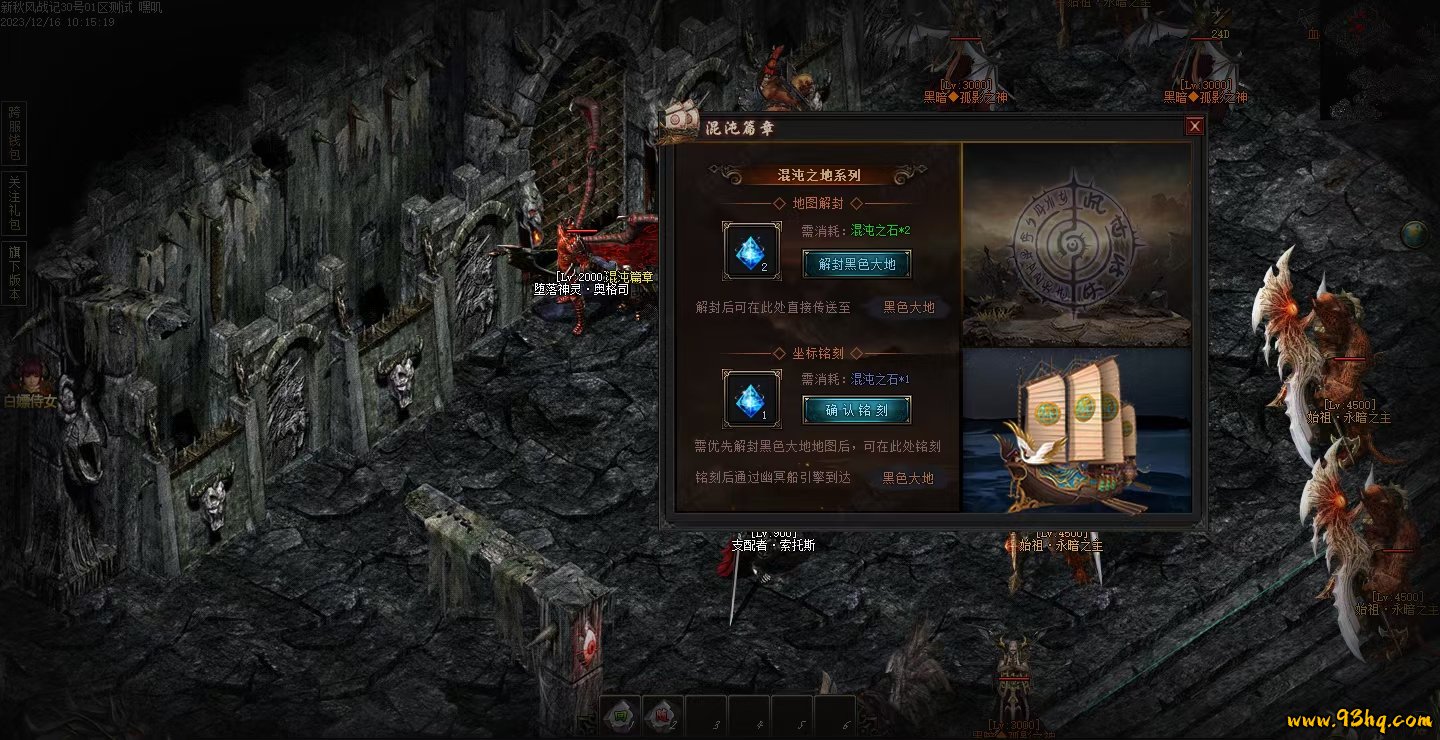Use the green 回 scroll in hotbar slot 1
Viewport: 1440px width, 740px height.
click(620, 715)
